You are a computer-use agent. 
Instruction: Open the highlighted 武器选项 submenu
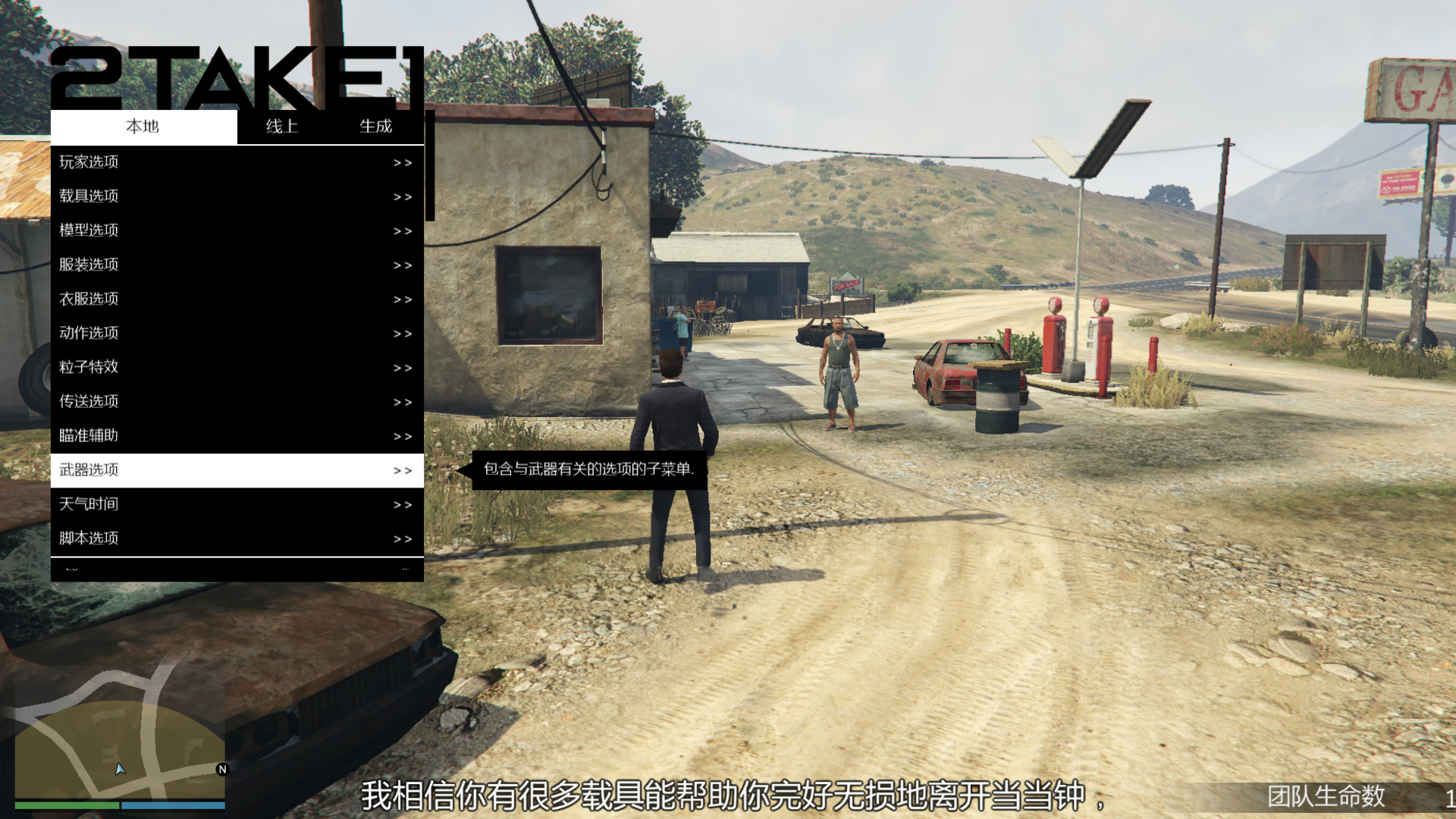pyautogui.click(x=152, y=470)
